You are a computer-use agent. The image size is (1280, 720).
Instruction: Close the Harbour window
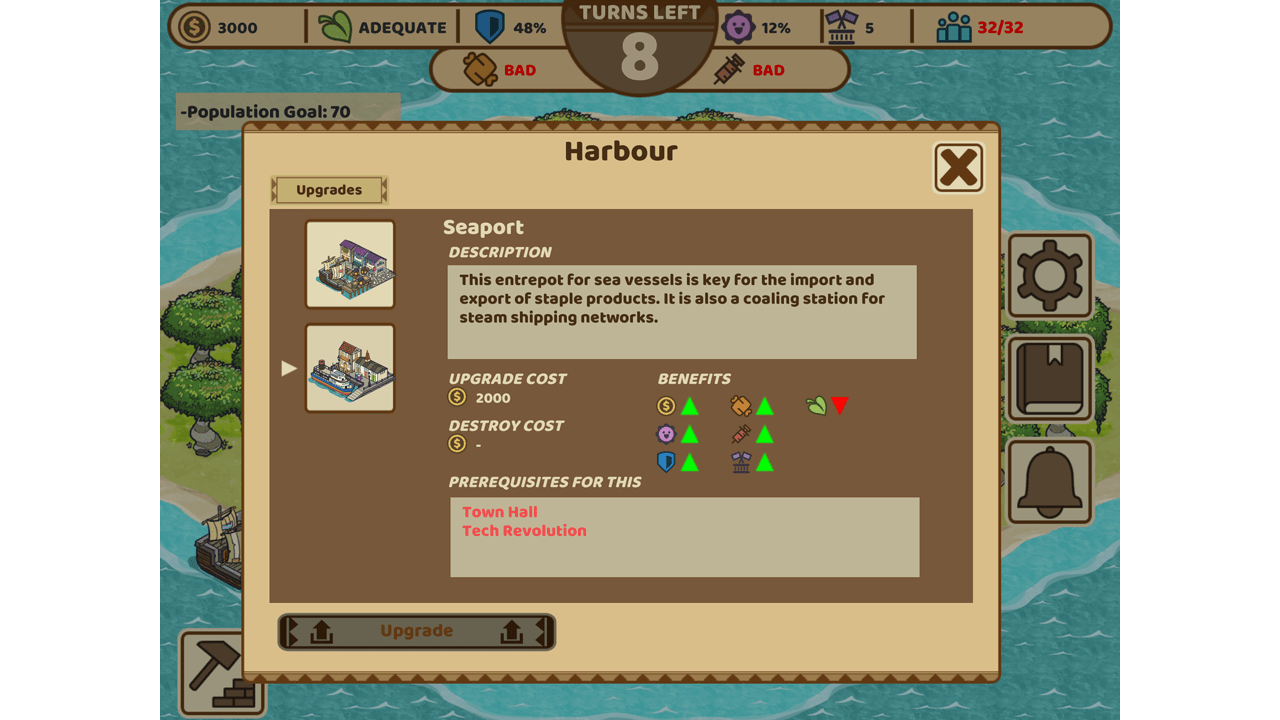pyautogui.click(x=958, y=167)
